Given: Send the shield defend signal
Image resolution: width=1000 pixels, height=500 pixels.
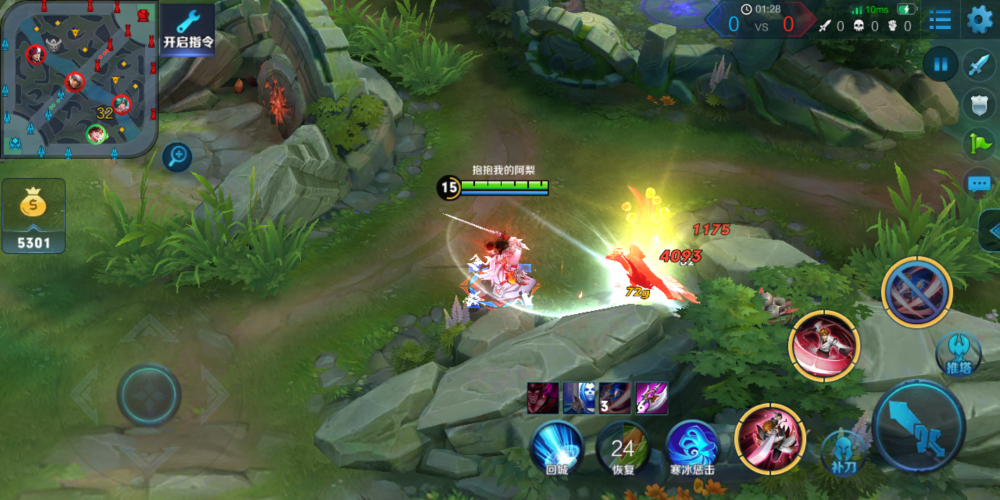Looking at the screenshot, I should pyautogui.click(x=978, y=105).
